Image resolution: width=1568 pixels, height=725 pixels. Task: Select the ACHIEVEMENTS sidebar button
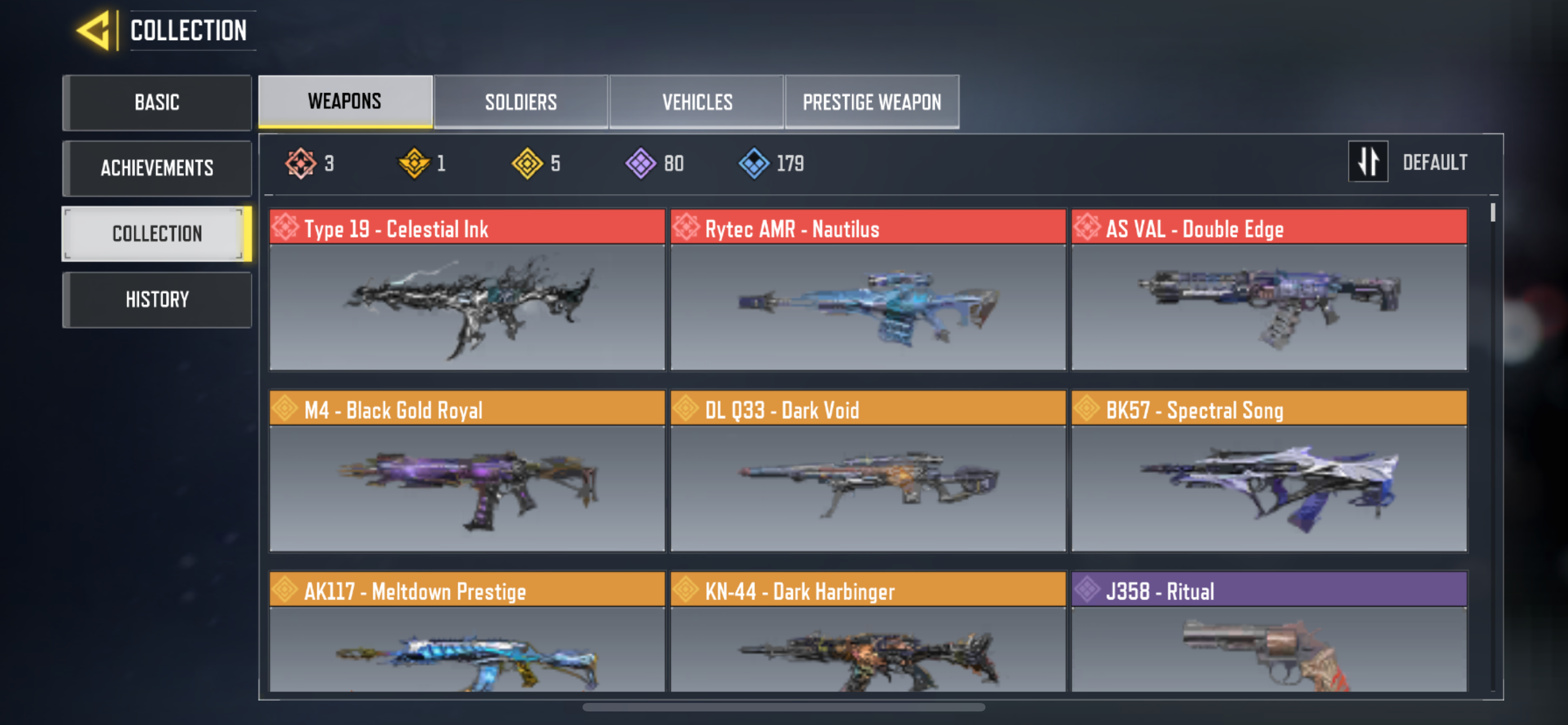[157, 168]
